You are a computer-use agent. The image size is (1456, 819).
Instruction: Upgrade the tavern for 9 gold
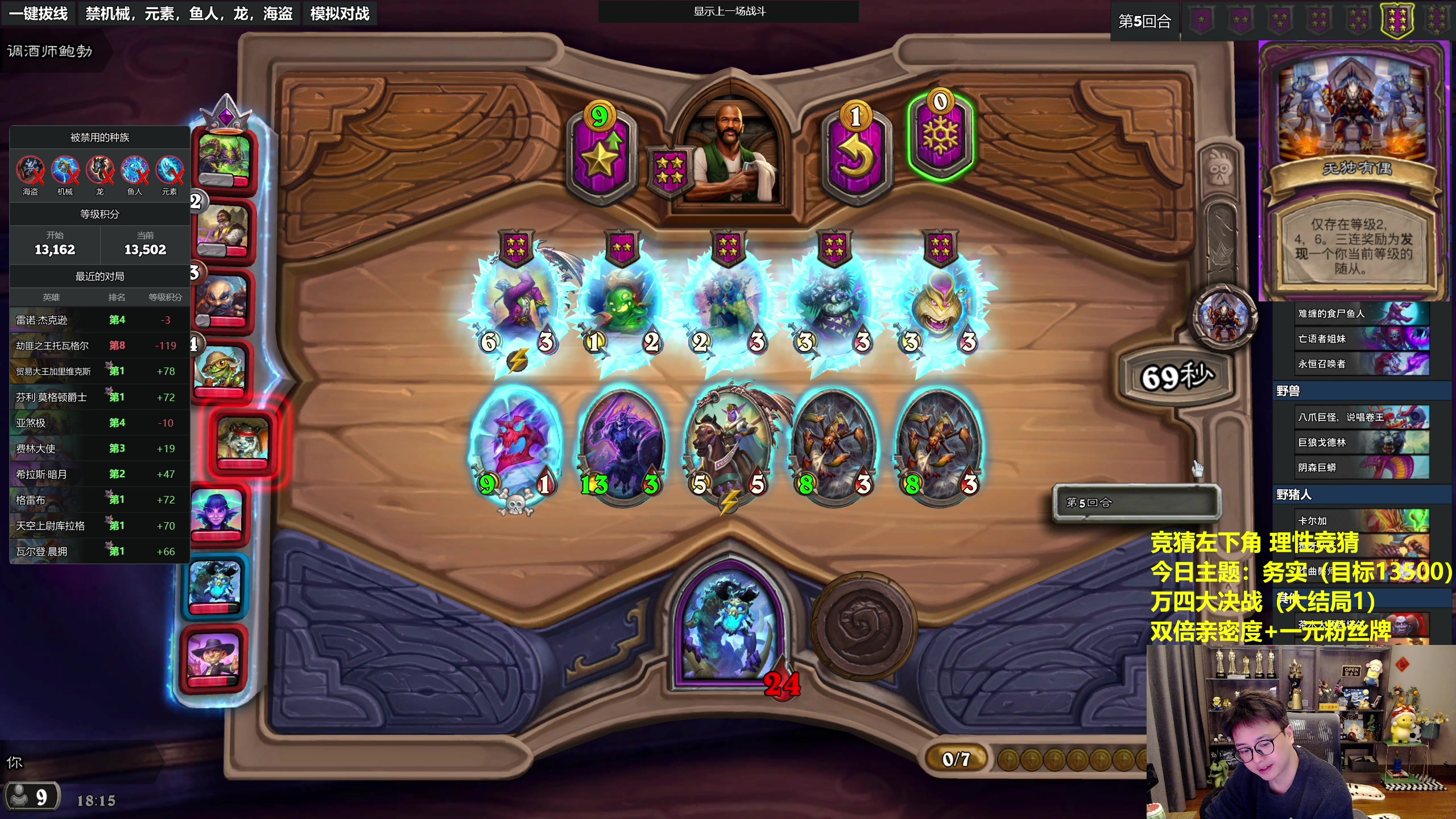pyautogui.click(x=601, y=154)
